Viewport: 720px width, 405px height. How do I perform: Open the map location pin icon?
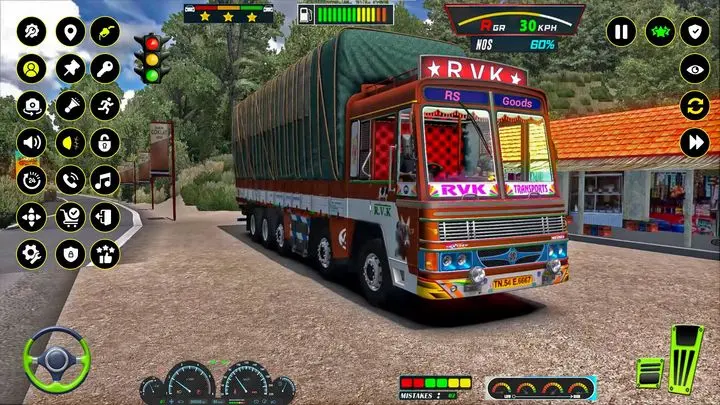coord(69,32)
